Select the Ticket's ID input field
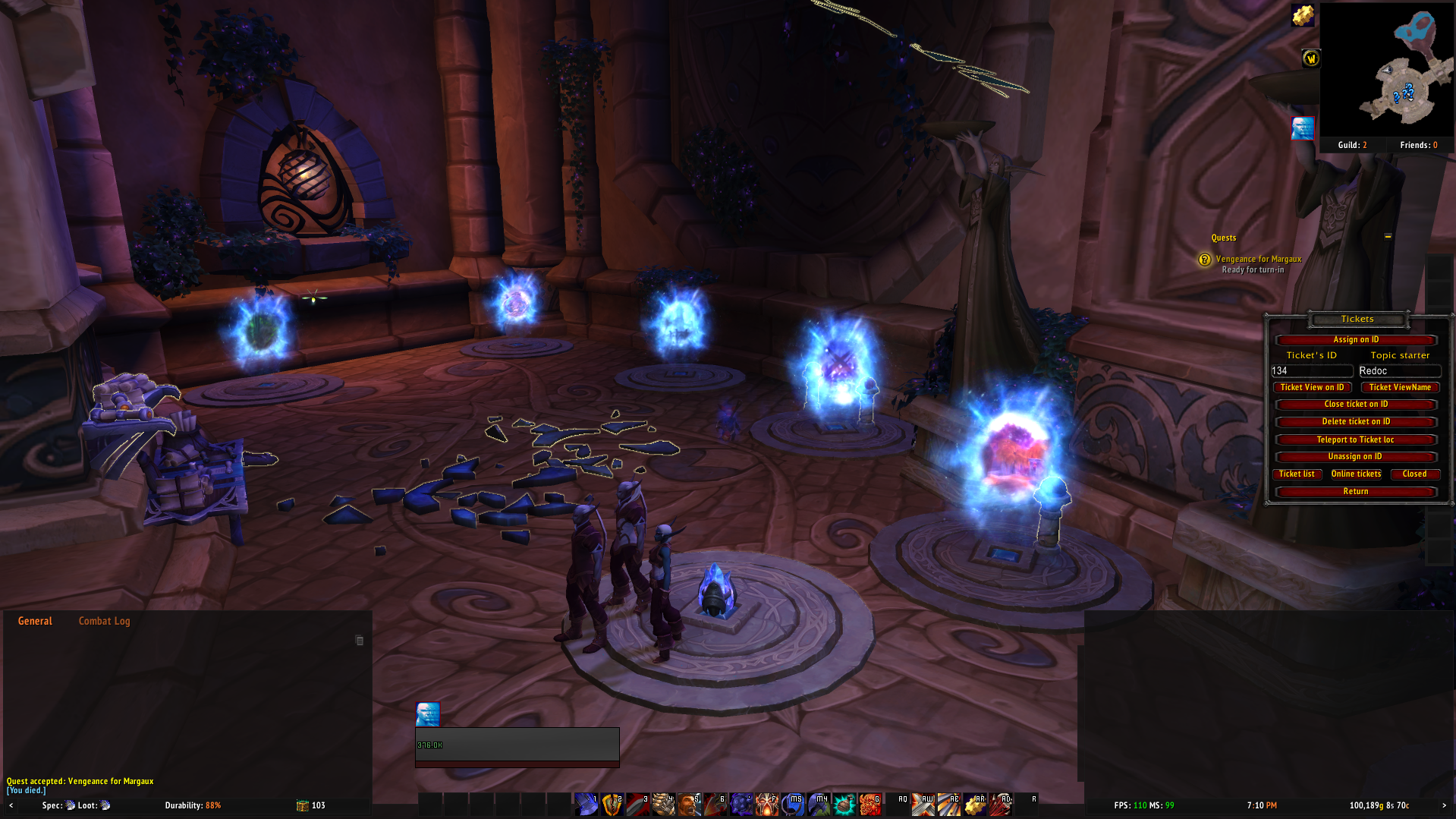1456x819 pixels. [1312, 371]
